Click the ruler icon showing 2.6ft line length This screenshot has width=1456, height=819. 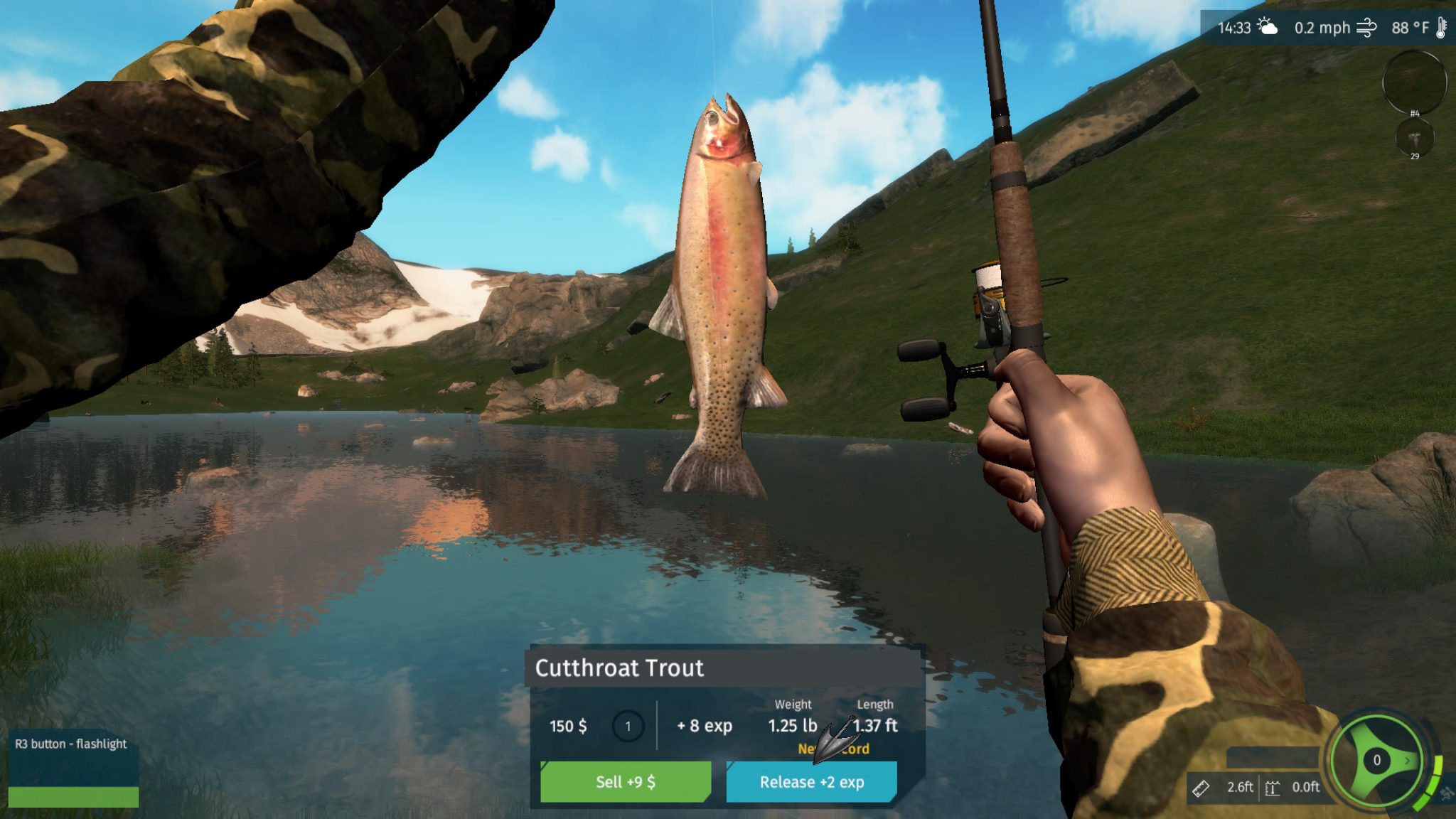[1201, 789]
